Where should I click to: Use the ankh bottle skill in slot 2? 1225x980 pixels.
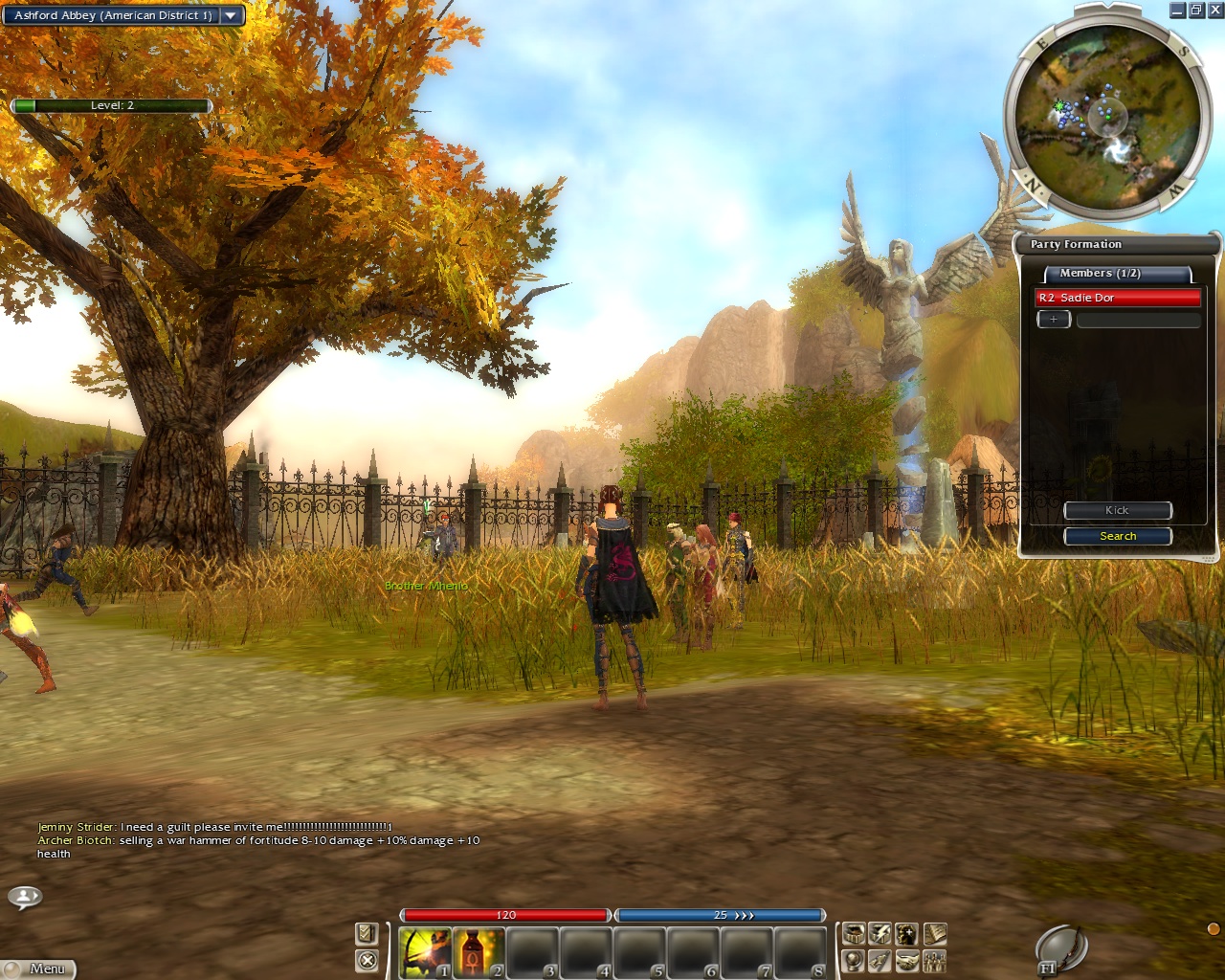click(478, 951)
